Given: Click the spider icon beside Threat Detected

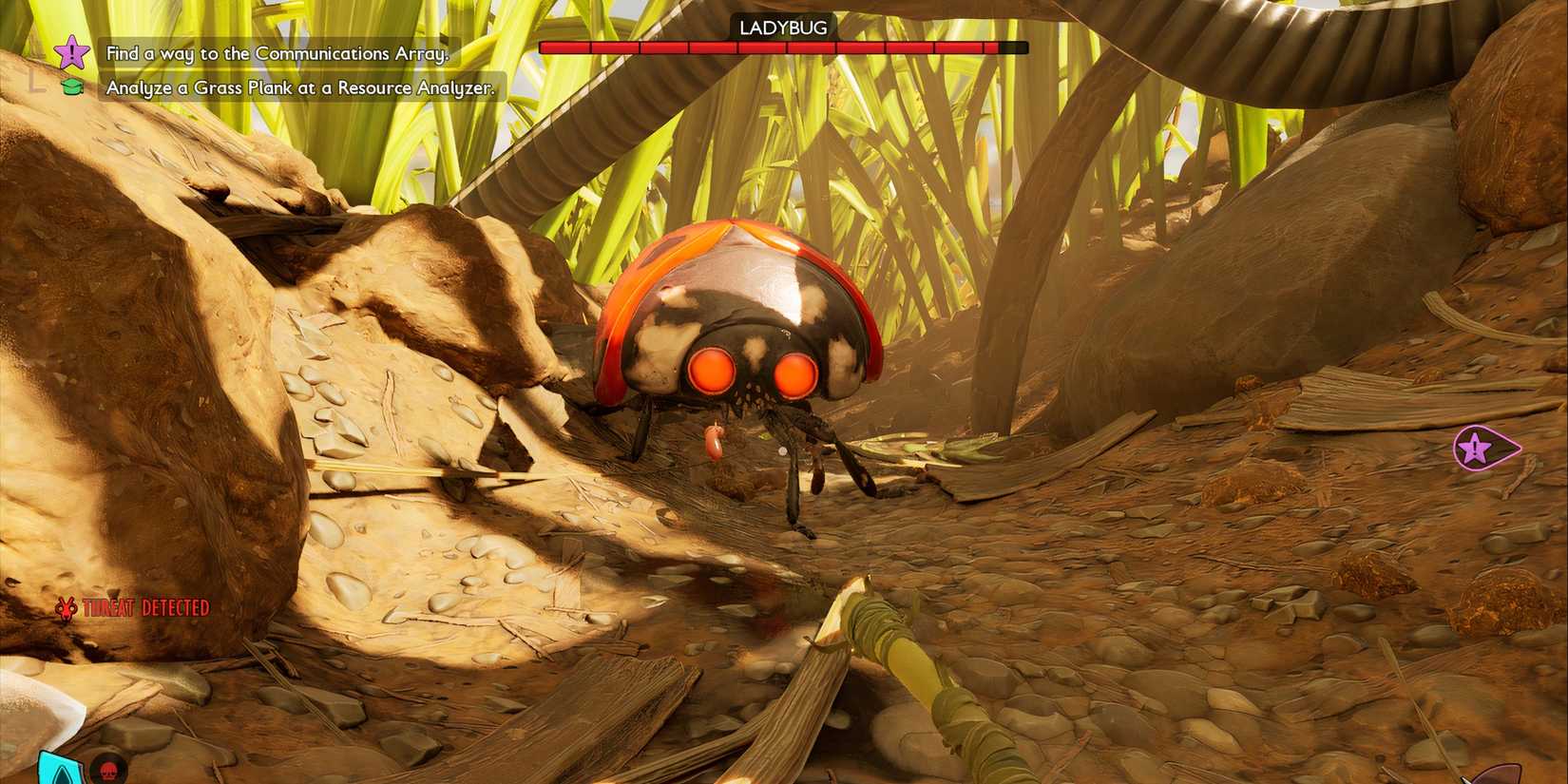Looking at the screenshot, I should click(66, 609).
